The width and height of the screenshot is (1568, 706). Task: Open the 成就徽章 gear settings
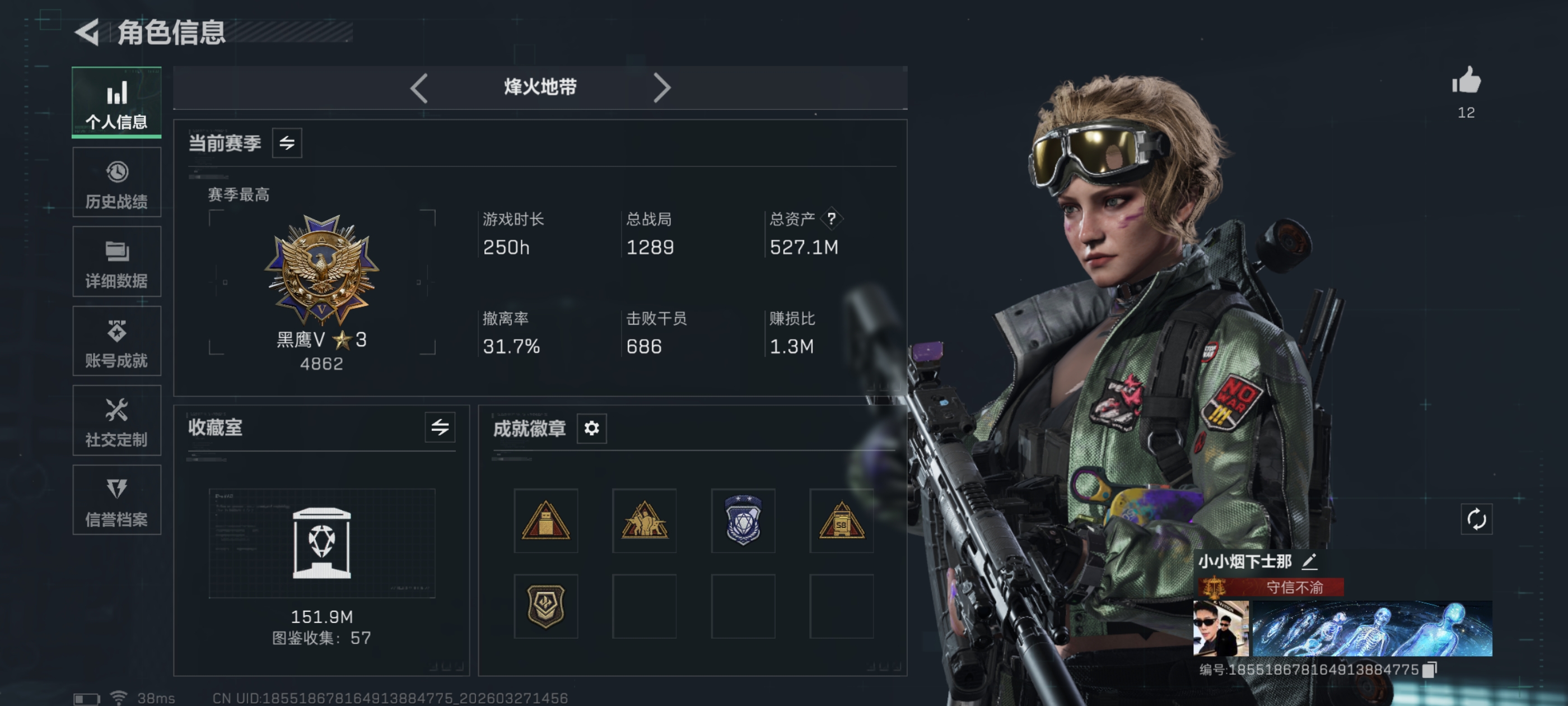pyautogui.click(x=591, y=428)
